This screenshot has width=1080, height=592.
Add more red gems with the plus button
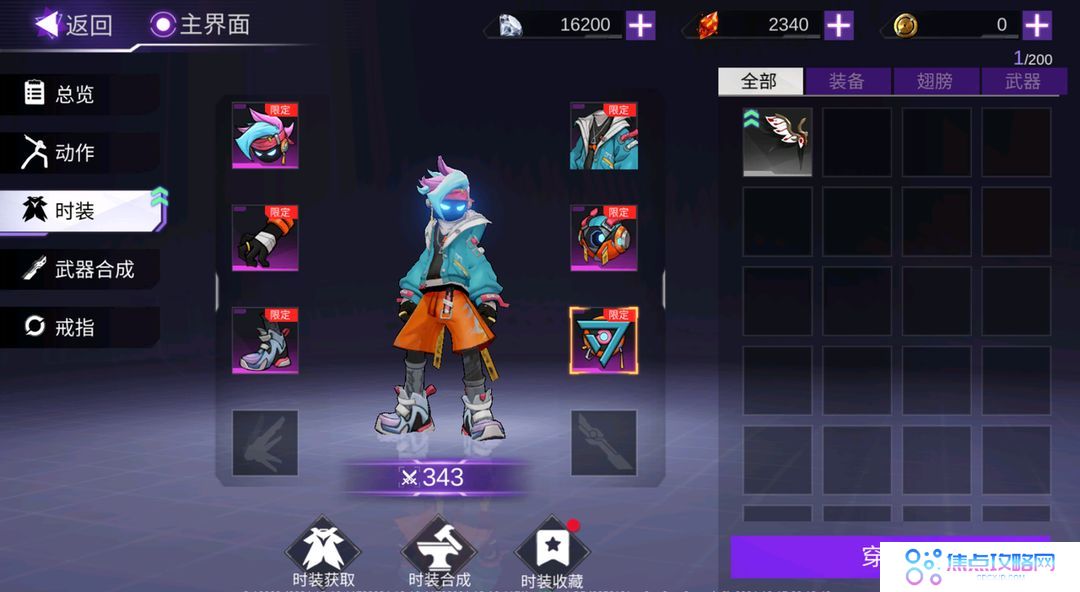pyautogui.click(x=838, y=25)
